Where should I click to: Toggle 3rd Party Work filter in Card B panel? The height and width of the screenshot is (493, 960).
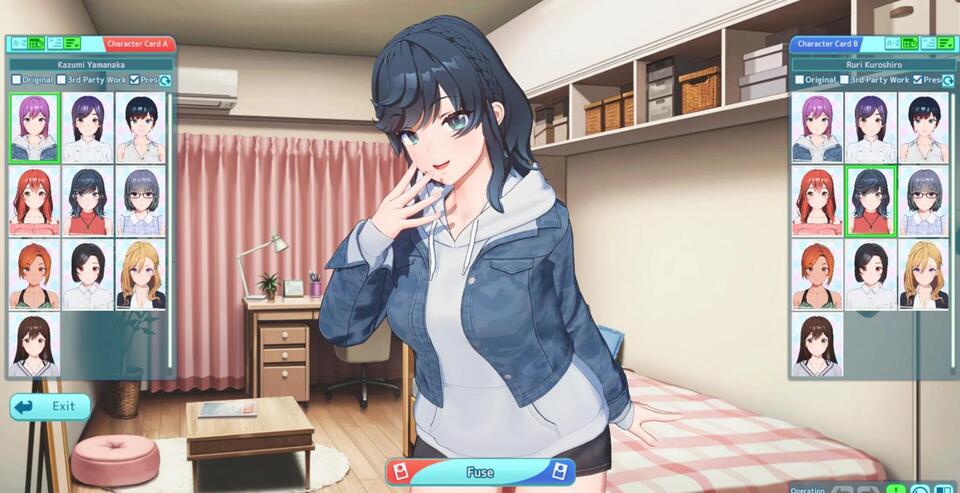coord(846,79)
